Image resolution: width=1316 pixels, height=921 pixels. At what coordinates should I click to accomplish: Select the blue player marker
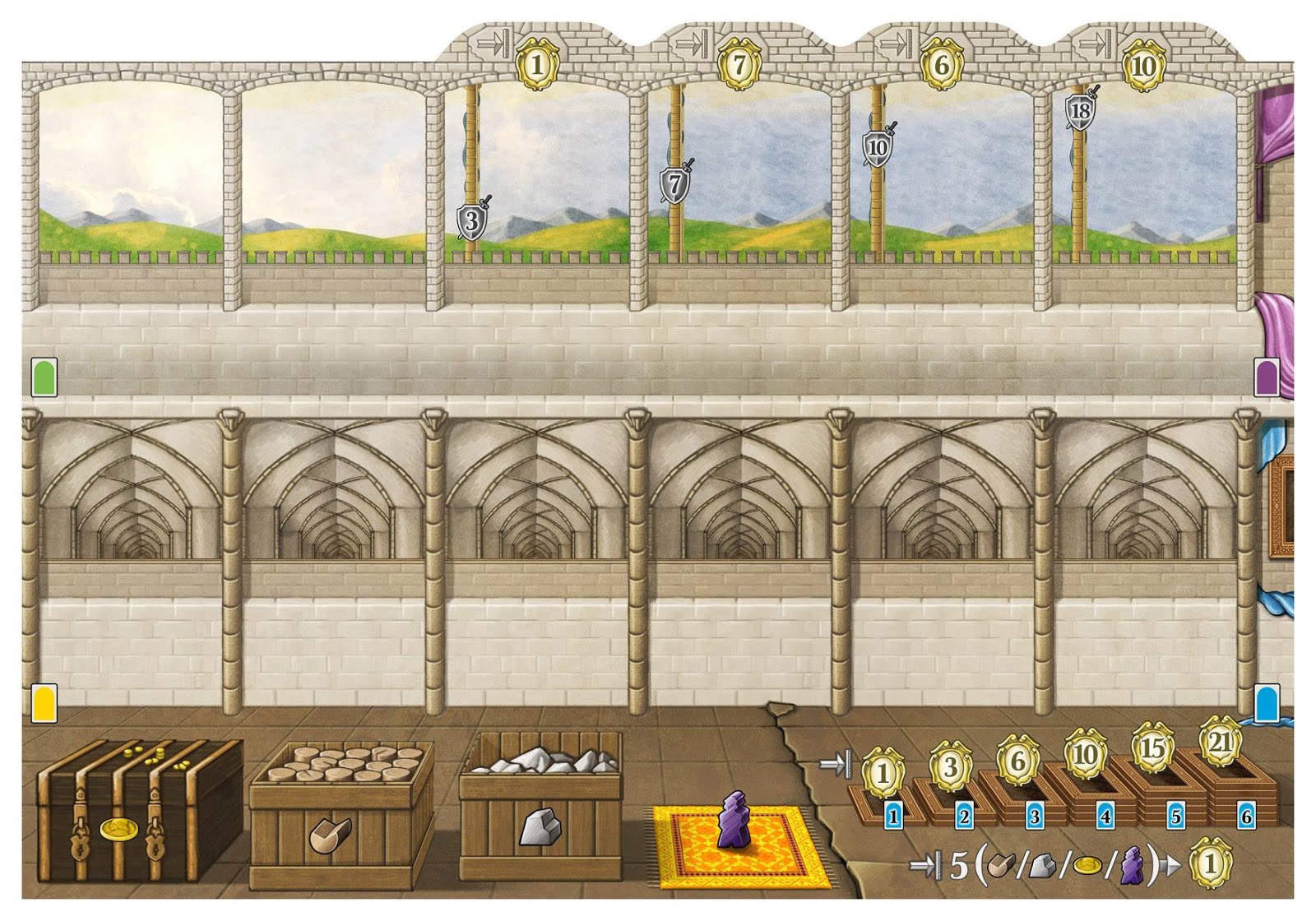1267,703
